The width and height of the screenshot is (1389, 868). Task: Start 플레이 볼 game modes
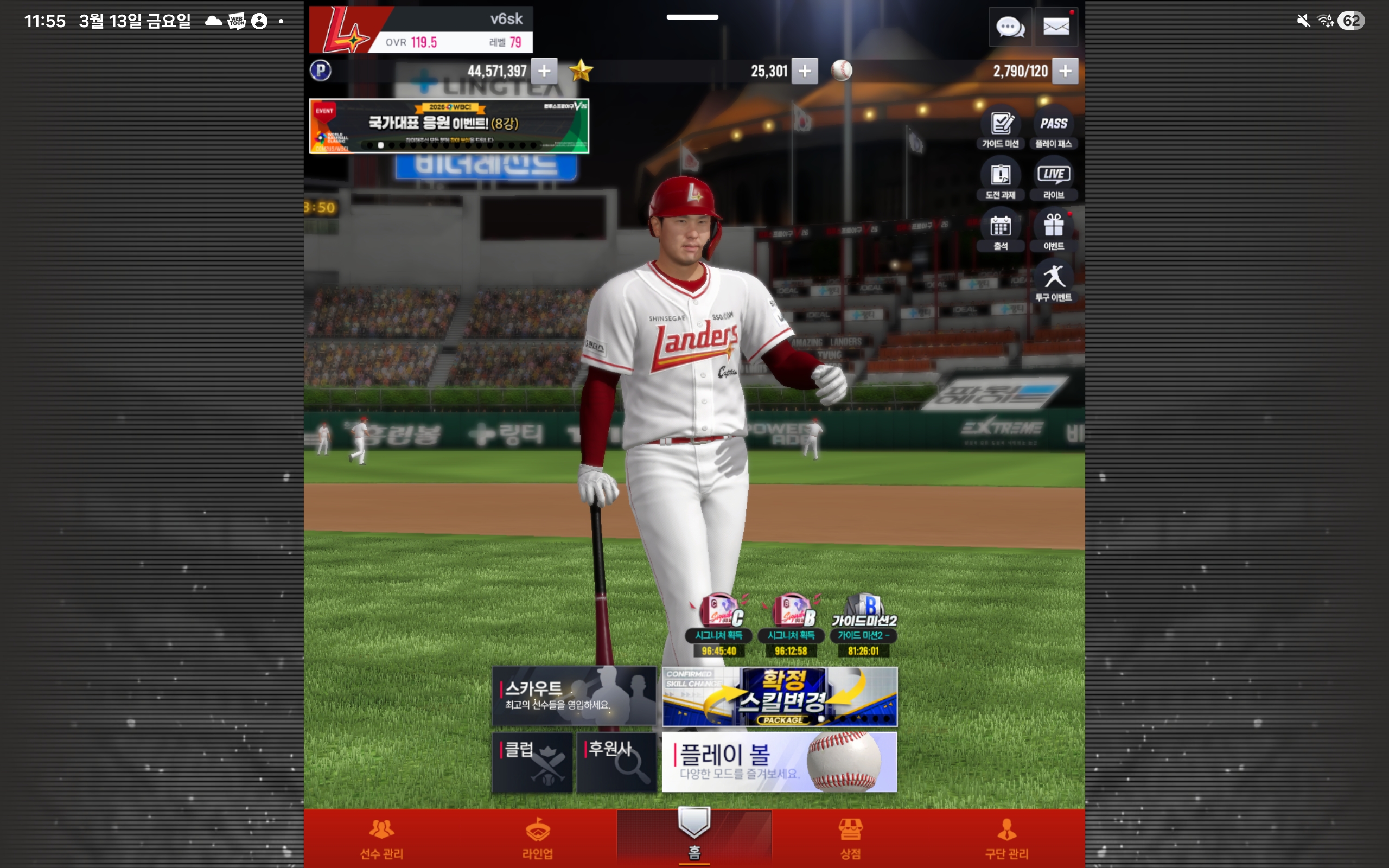coord(779,762)
